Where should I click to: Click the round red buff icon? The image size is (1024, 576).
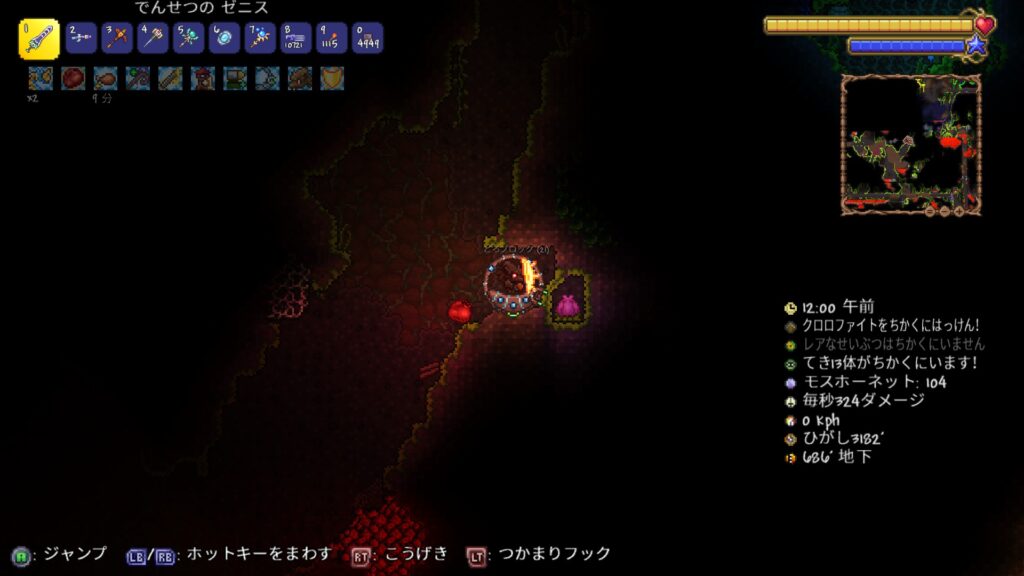73,78
